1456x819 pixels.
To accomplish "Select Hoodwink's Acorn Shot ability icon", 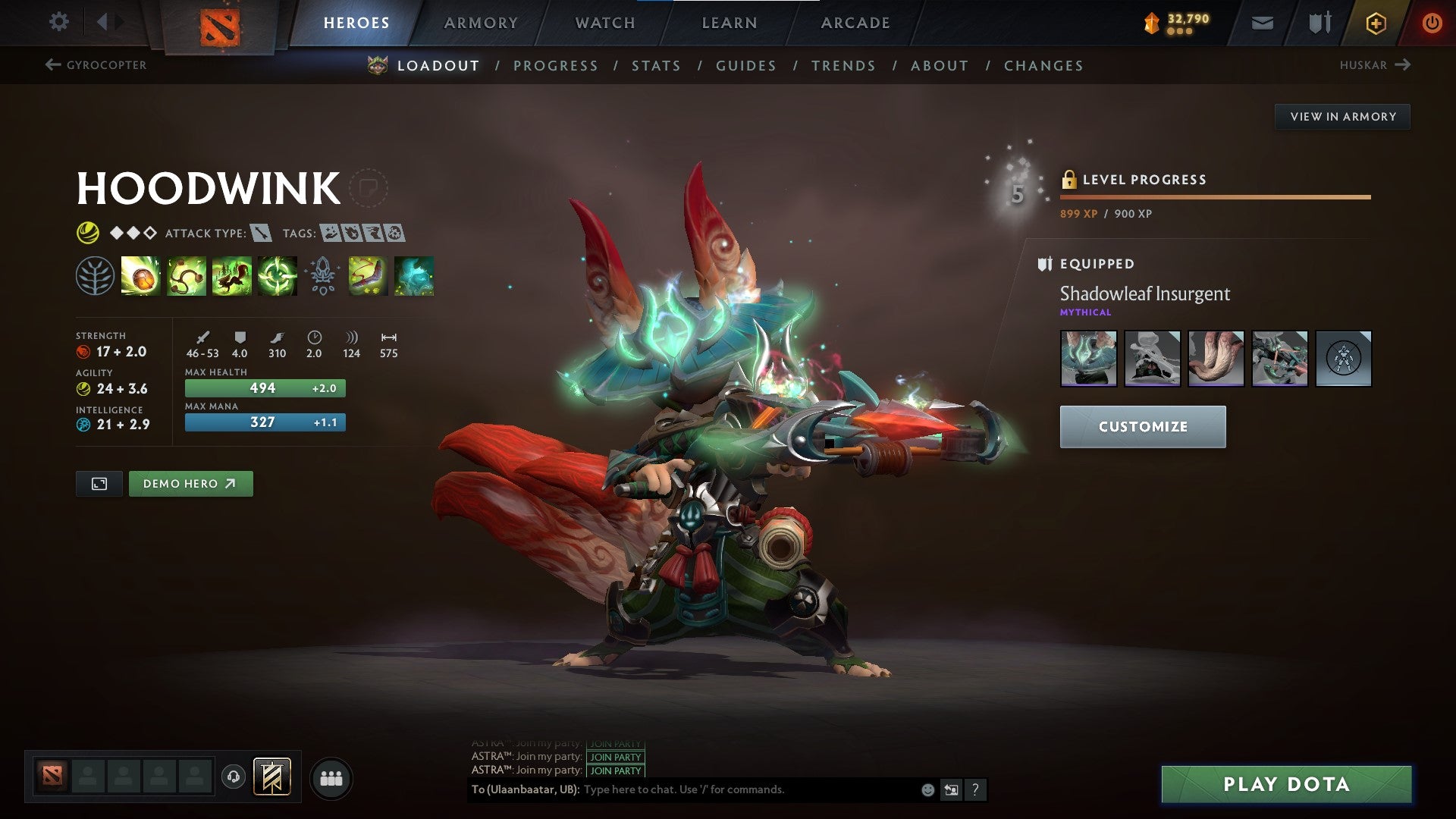I will 140,276.
